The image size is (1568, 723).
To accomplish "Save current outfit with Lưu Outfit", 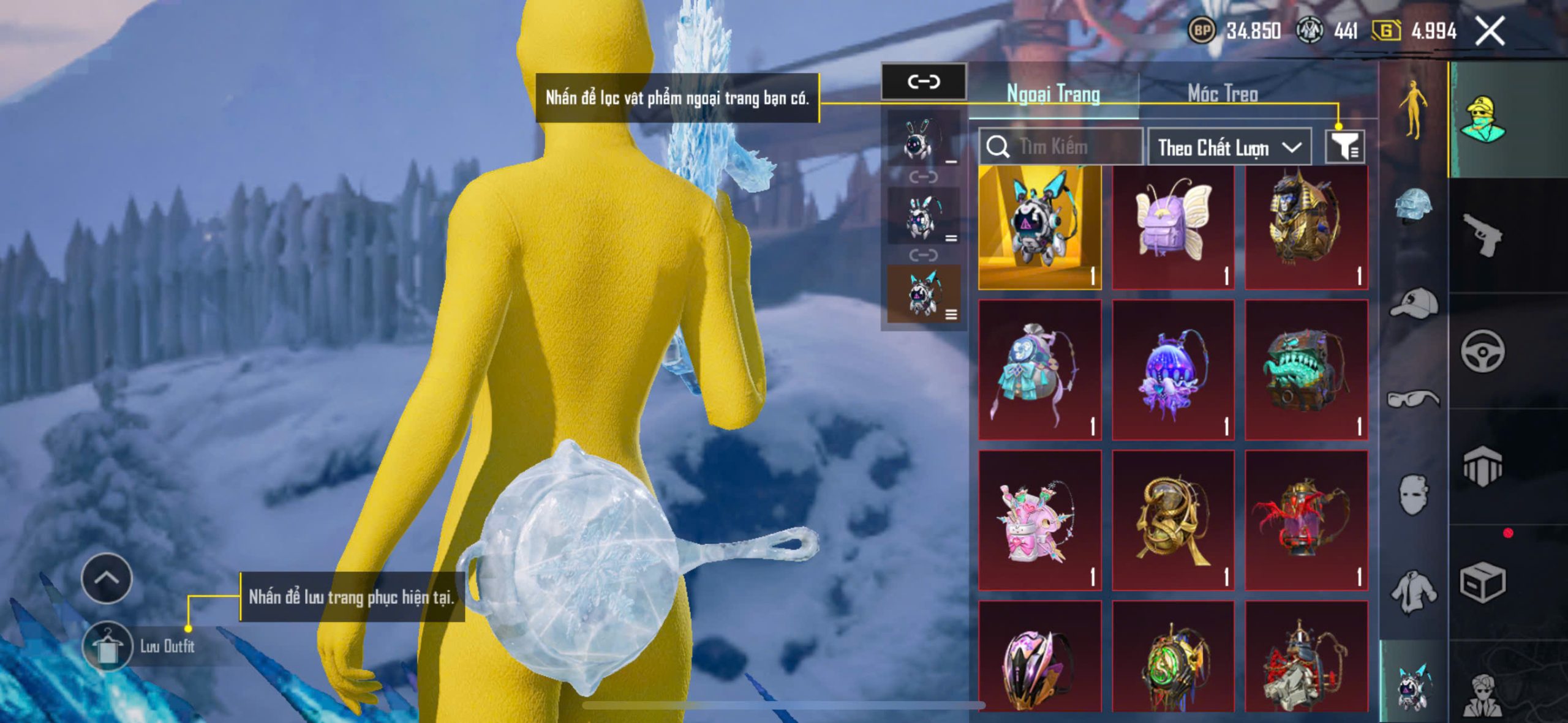I will coord(108,646).
